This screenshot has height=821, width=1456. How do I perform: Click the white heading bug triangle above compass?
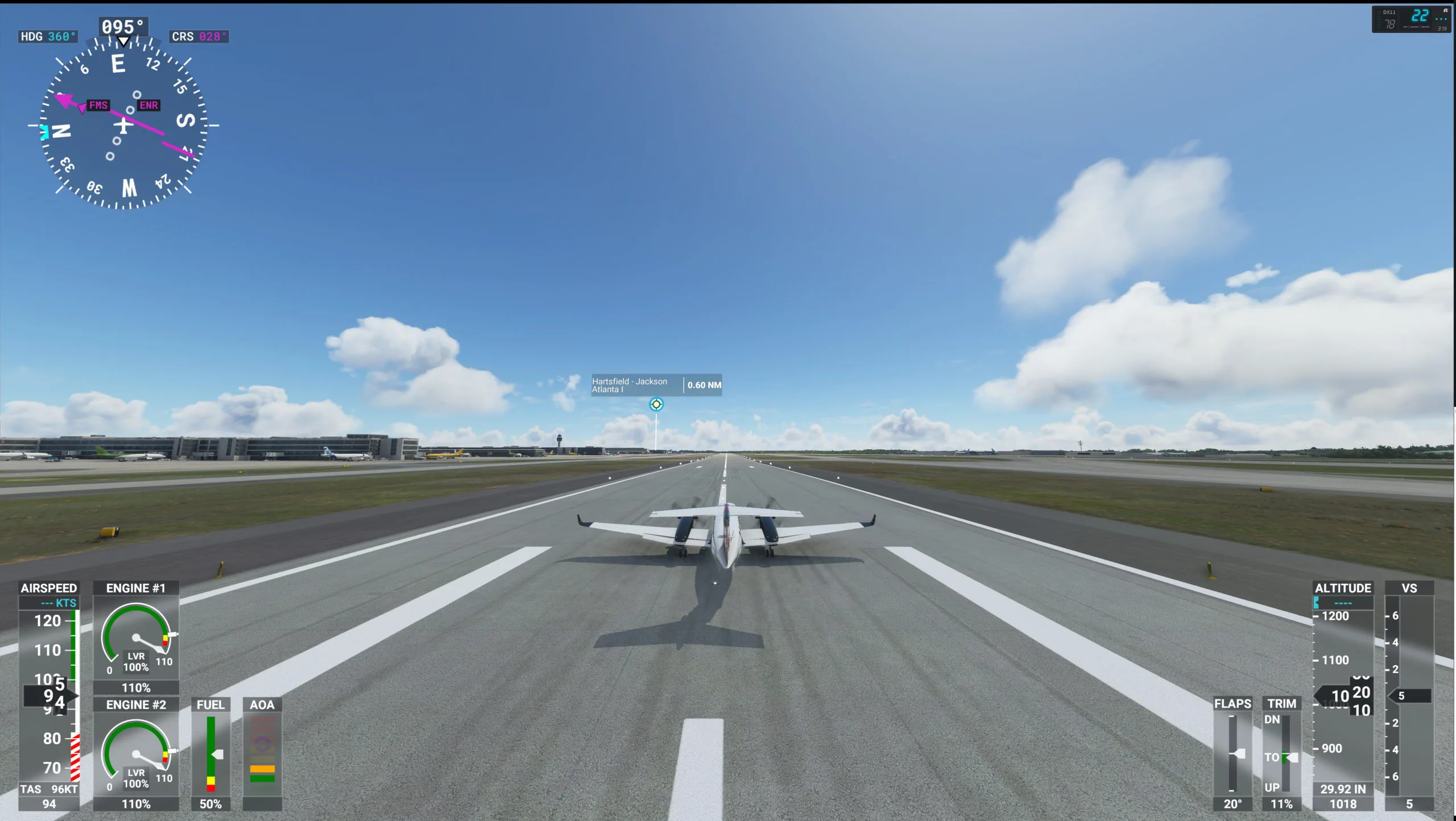tap(122, 41)
